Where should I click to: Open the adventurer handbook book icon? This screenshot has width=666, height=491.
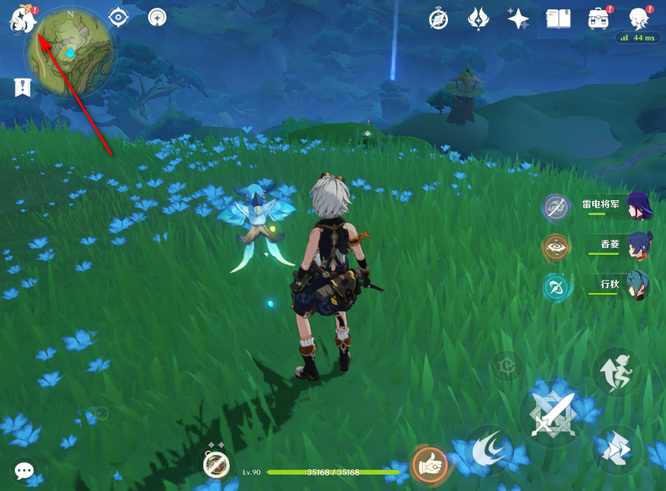pyautogui.click(x=558, y=18)
